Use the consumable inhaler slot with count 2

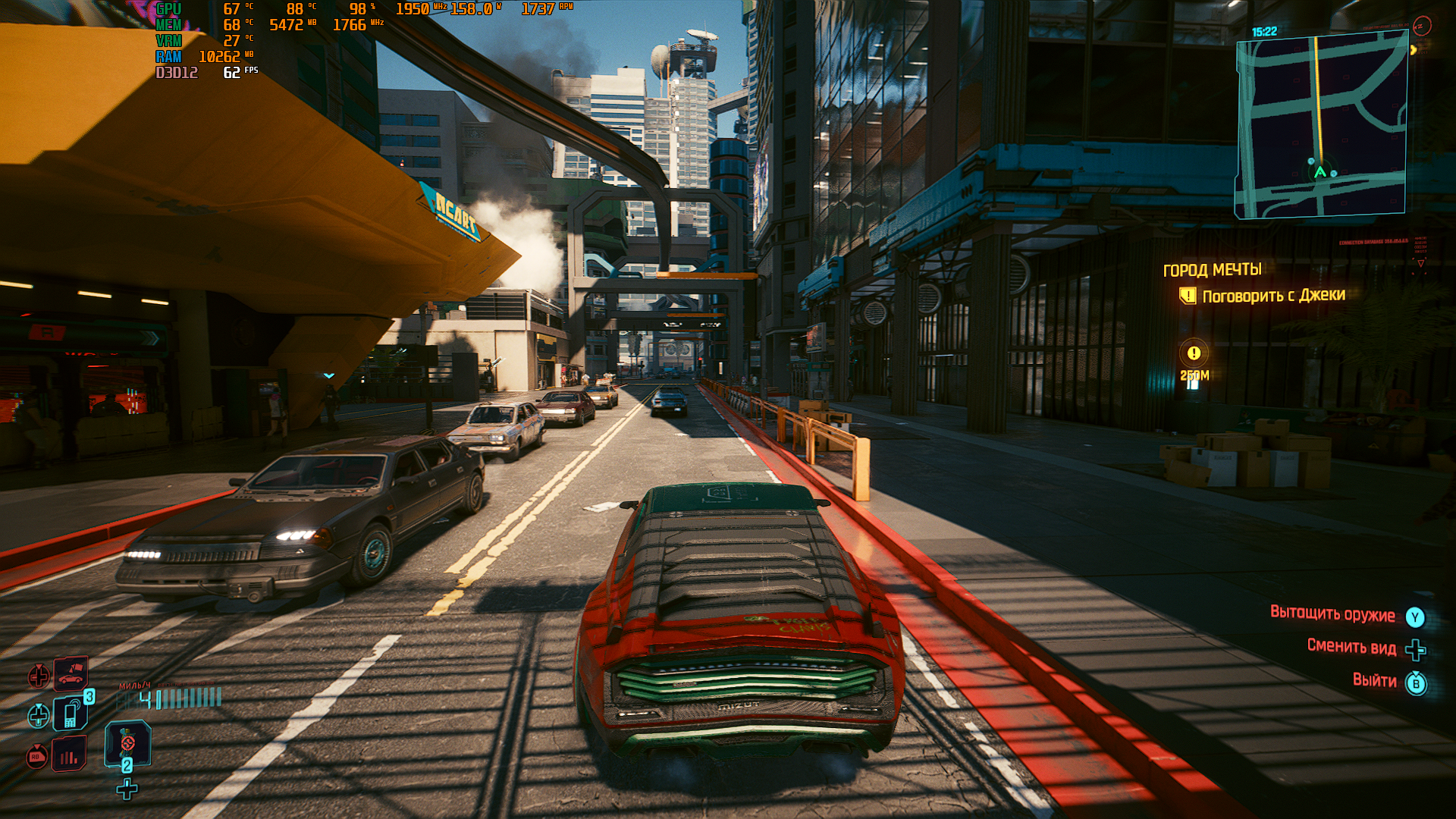pyautogui.click(x=127, y=742)
